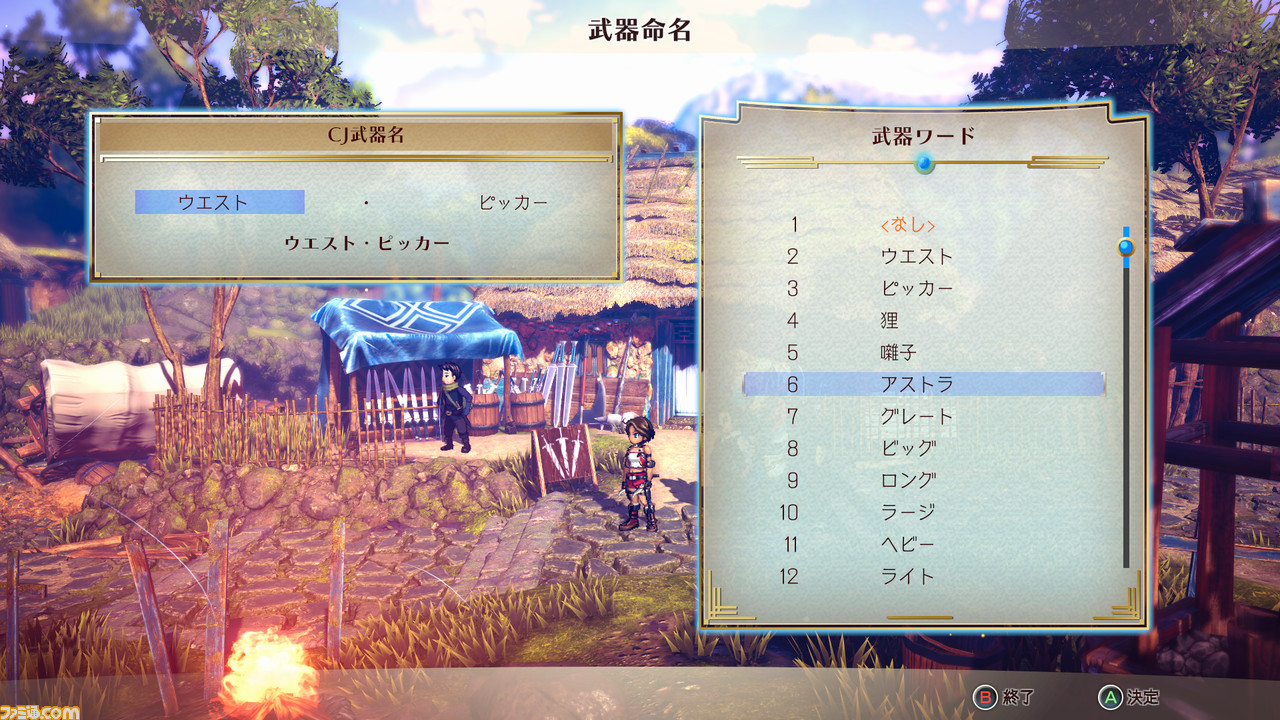Choose ビッグ as the weapon word
This screenshot has width=1280, height=720.
click(x=908, y=448)
